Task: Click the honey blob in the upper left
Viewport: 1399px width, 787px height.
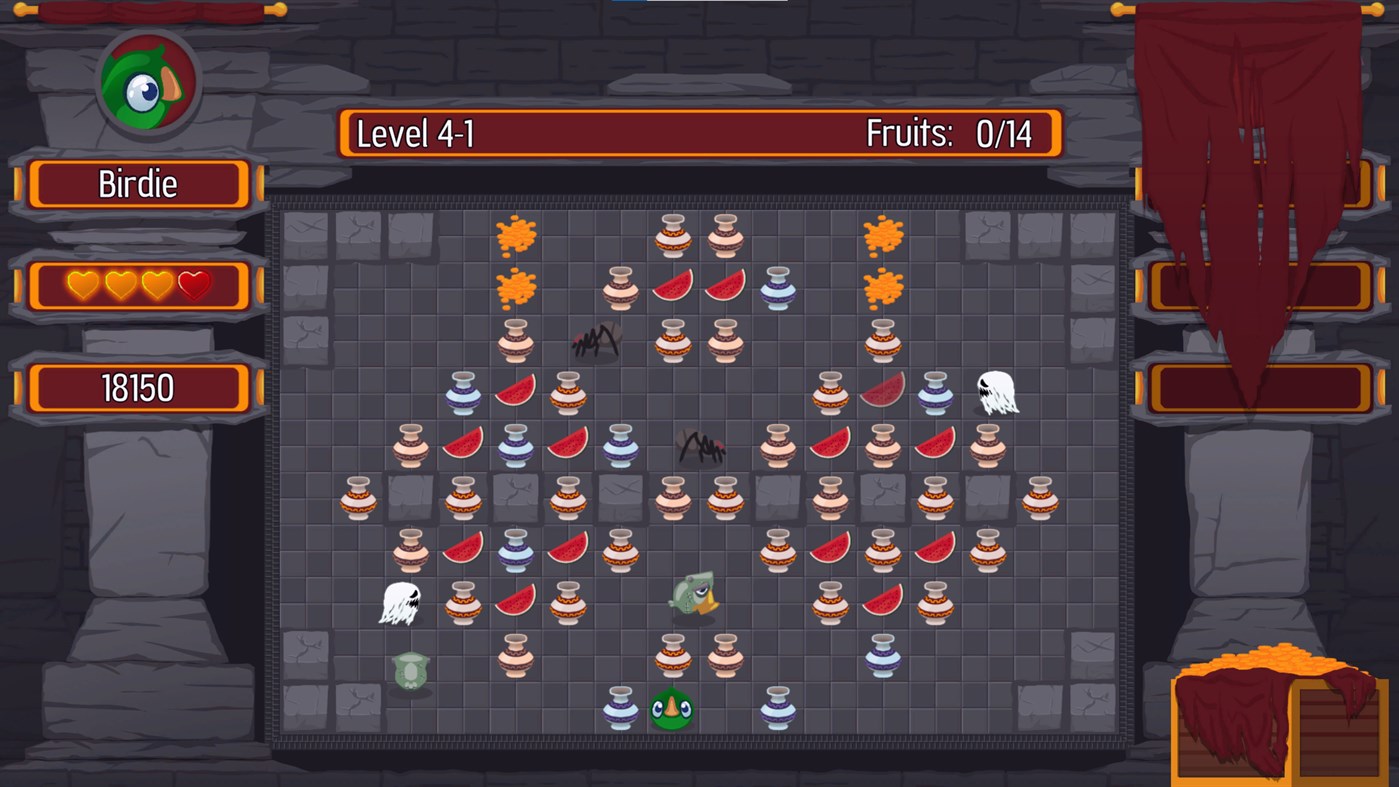Action: pyautogui.click(x=517, y=233)
